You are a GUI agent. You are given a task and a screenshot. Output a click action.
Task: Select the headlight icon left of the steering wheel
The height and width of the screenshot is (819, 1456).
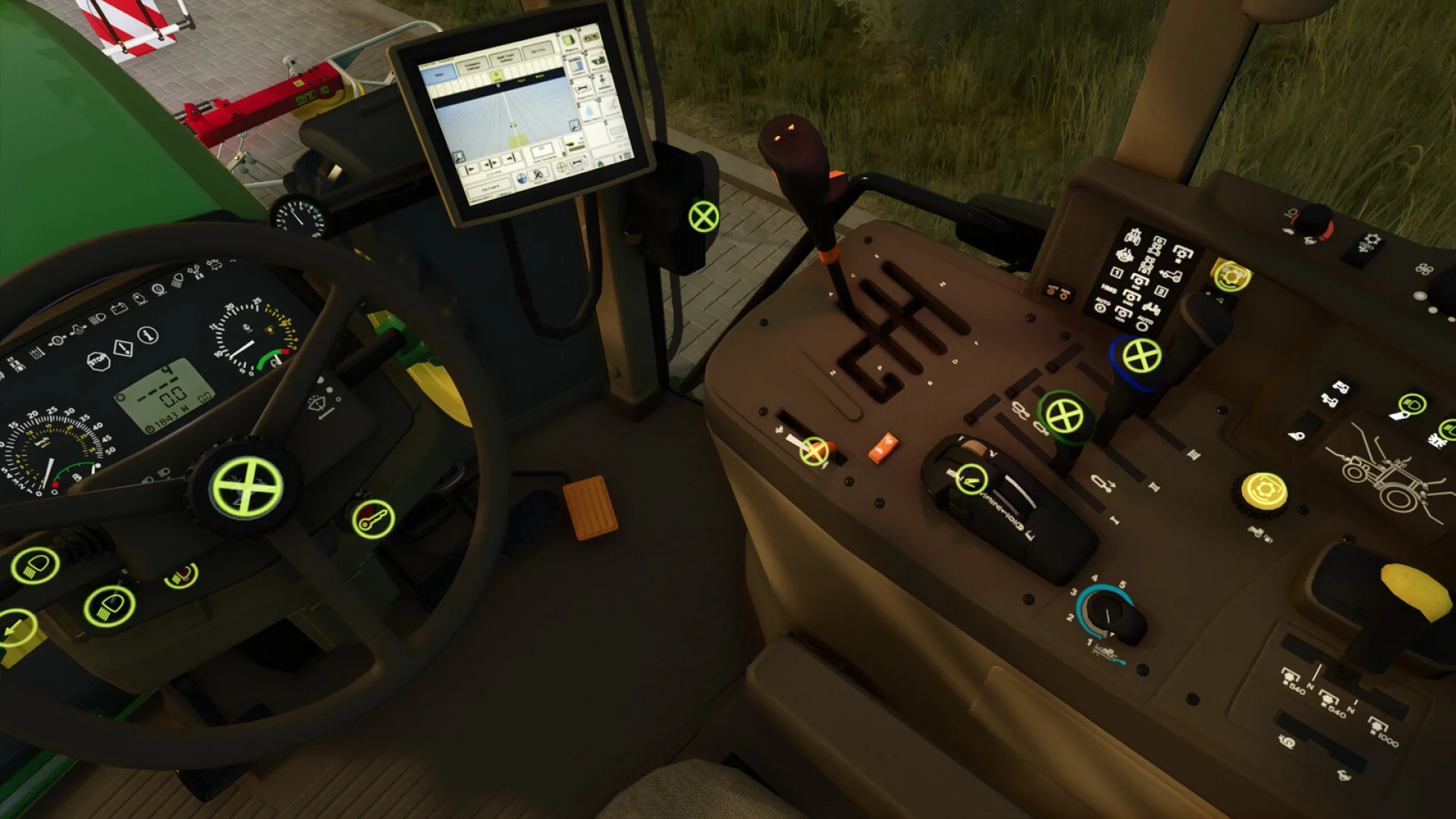tap(36, 566)
